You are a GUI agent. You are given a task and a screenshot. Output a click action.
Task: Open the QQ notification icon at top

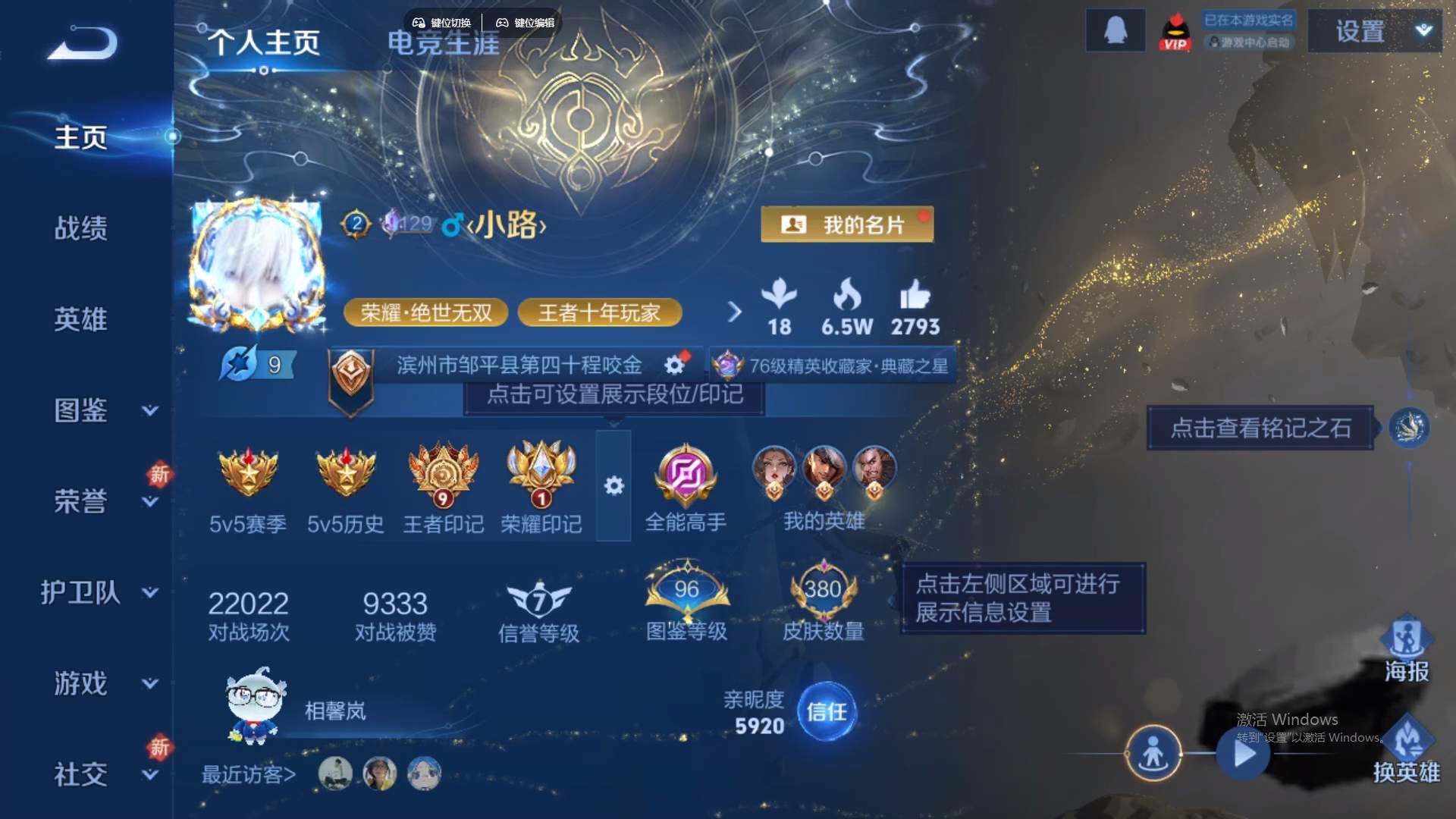1115,31
